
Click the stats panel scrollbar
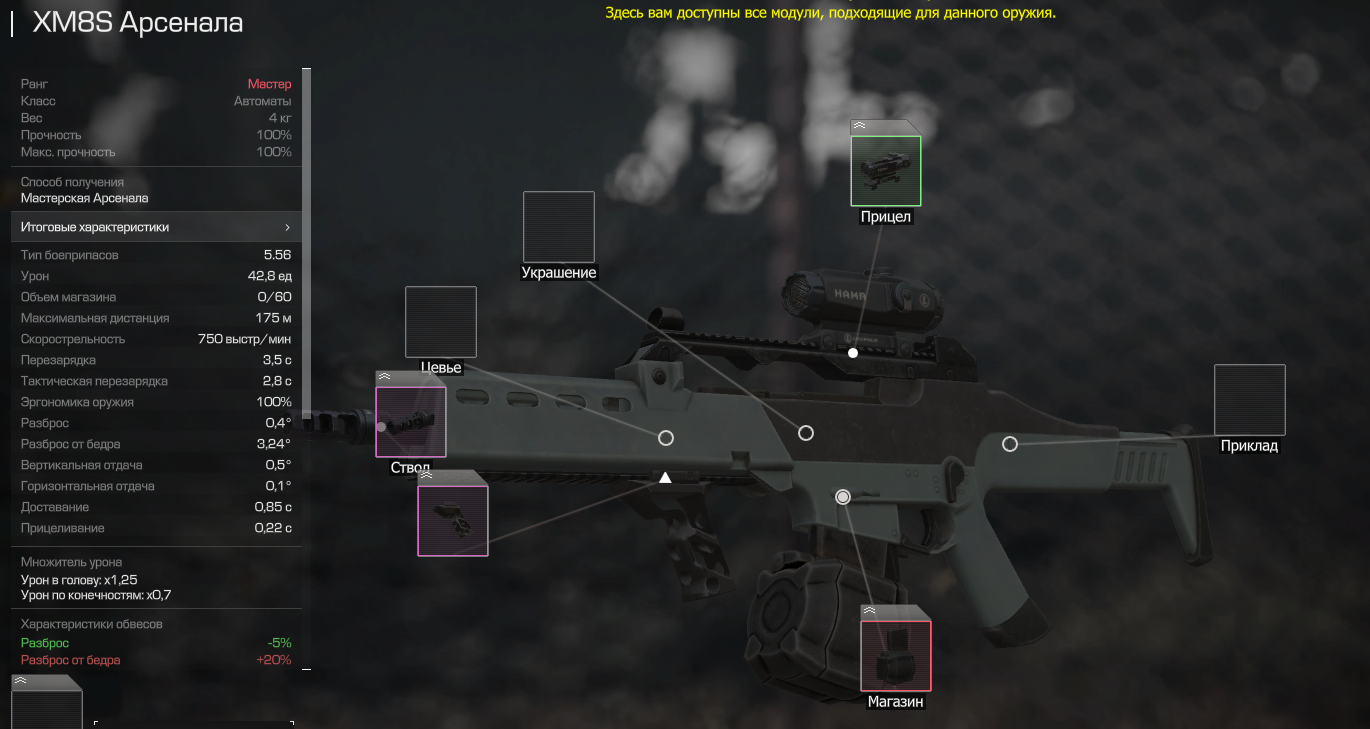click(307, 240)
